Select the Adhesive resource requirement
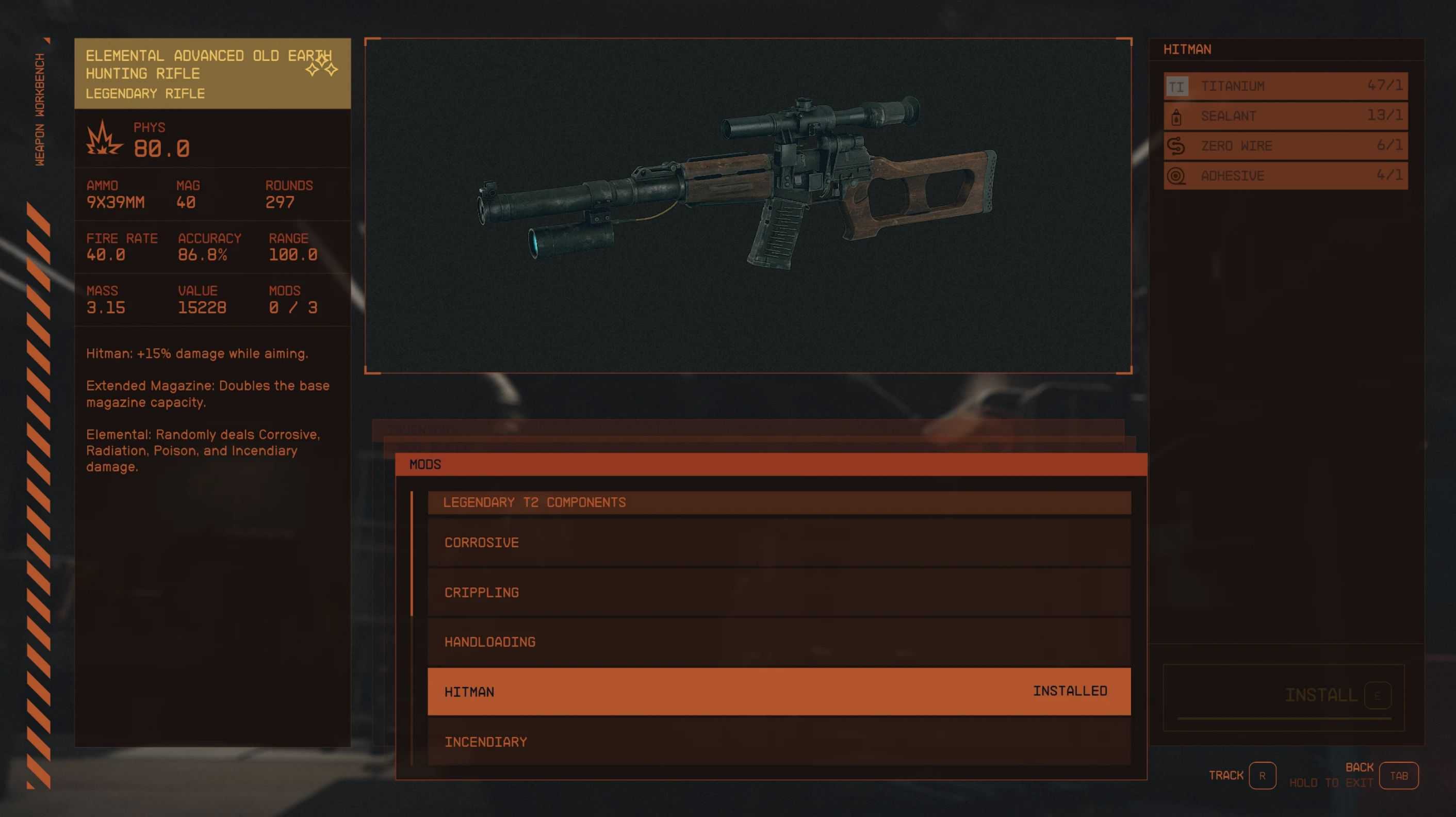 point(1285,176)
